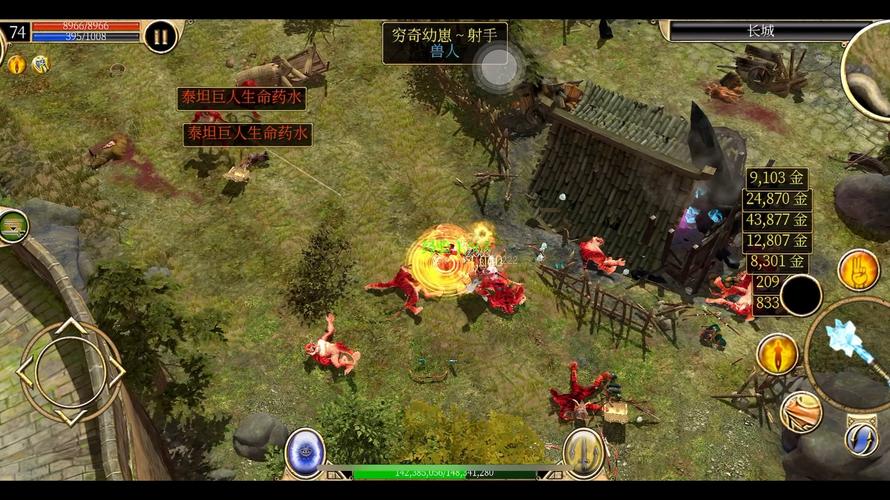The image size is (890, 500).
Task: Grab the 43,877 gold loot label
Action: pos(776,220)
